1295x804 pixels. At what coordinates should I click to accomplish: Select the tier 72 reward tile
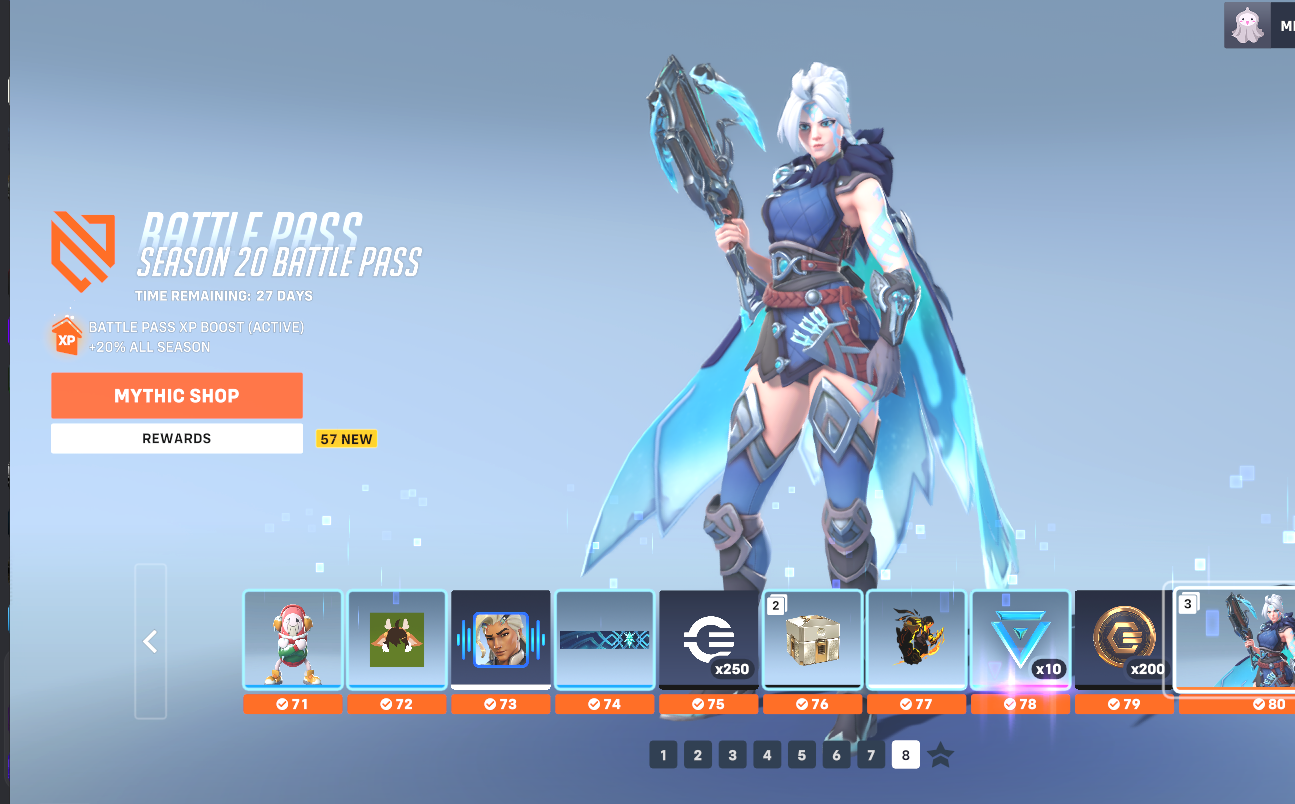(x=397, y=640)
